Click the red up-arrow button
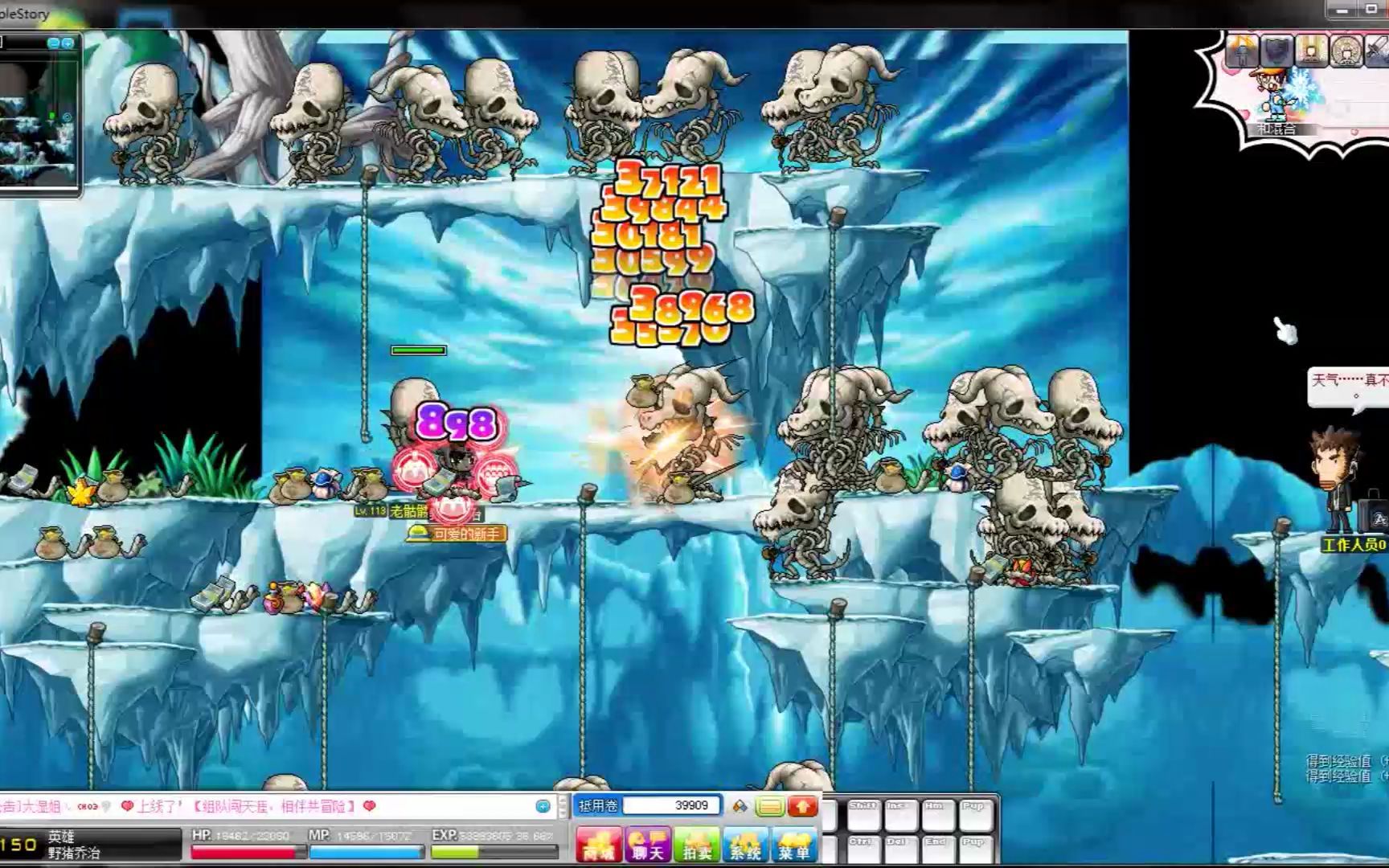This screenshot has height=868, width=1389. pyautogui.click(x=802, y=806)
